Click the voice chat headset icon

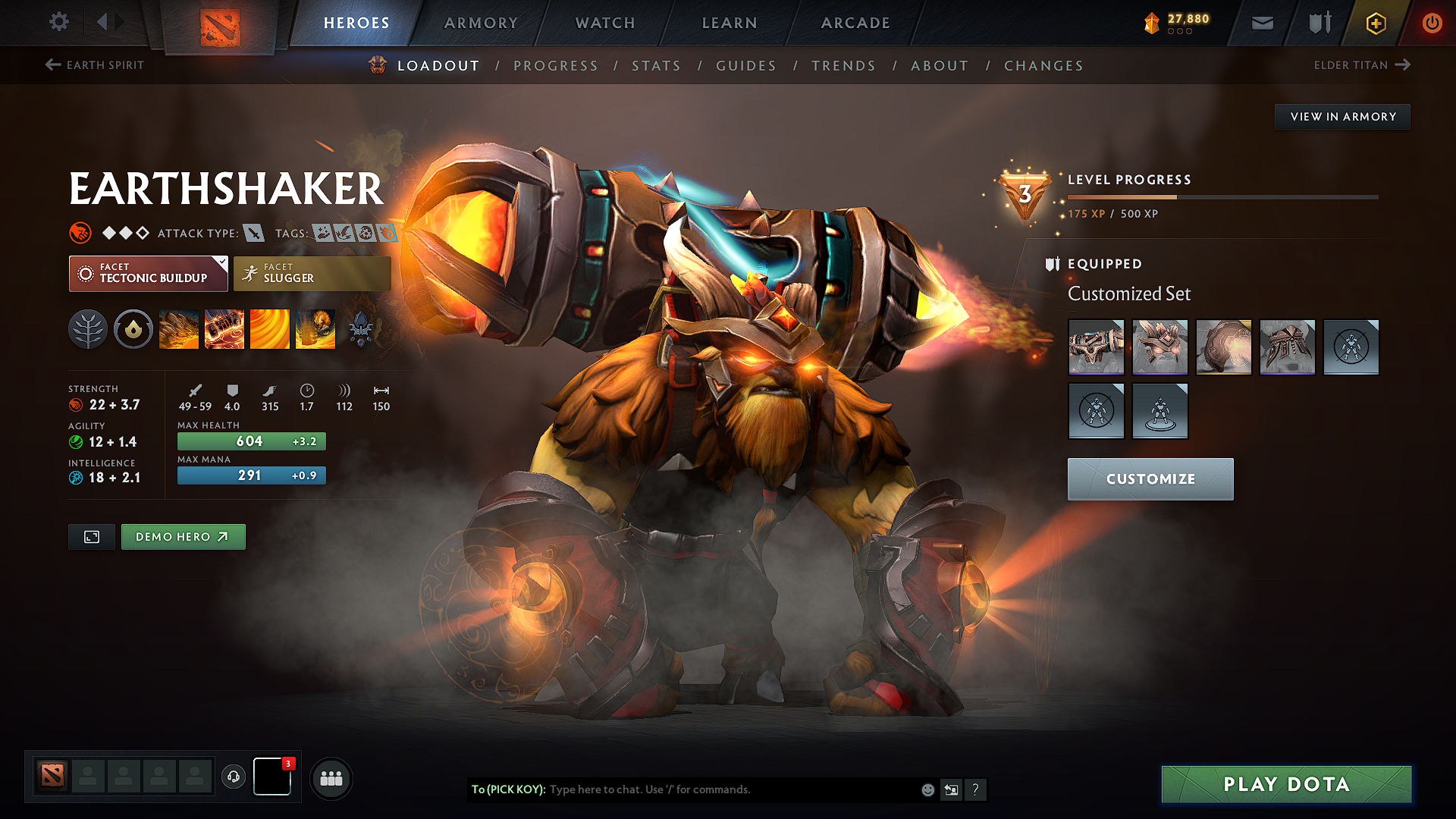point(233,777)
